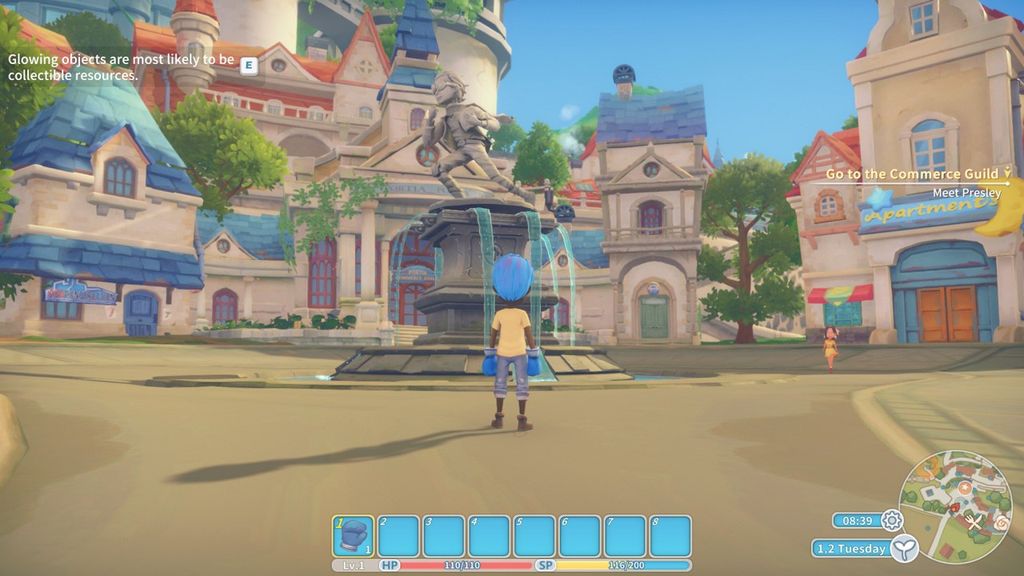Select empty hotbar slot 8
Image resolution: width=1024 pixels, height=576 pixels.
[x=670, y=536]
